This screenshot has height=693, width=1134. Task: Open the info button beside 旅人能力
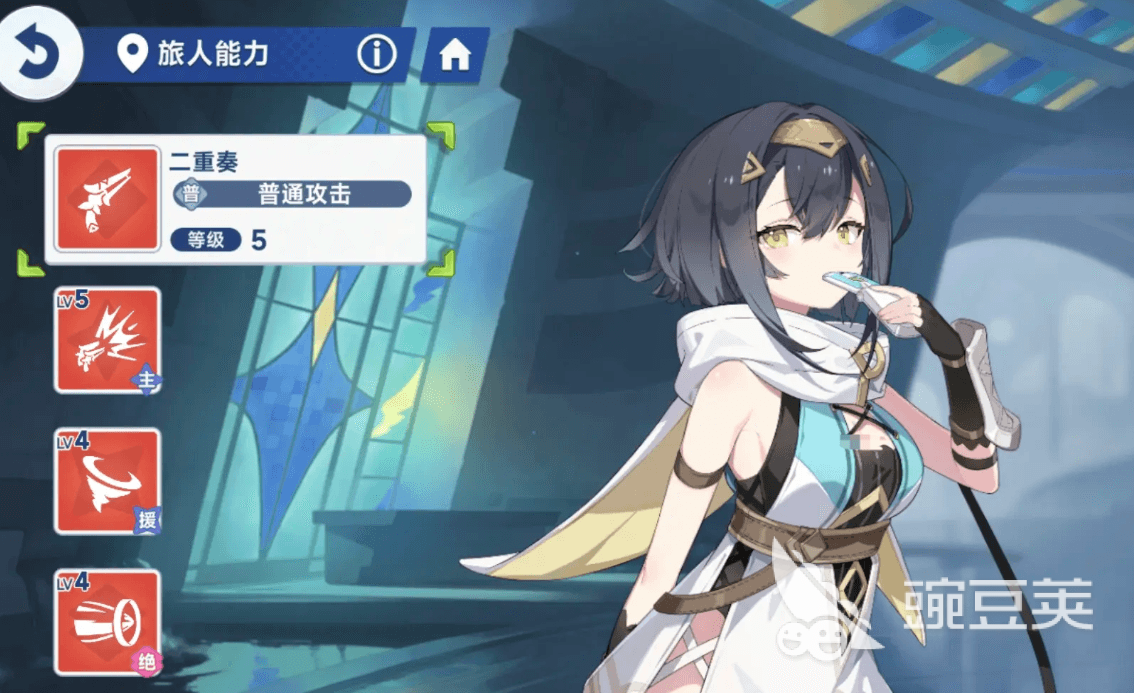pyautogui.click(x=376, y=55)
